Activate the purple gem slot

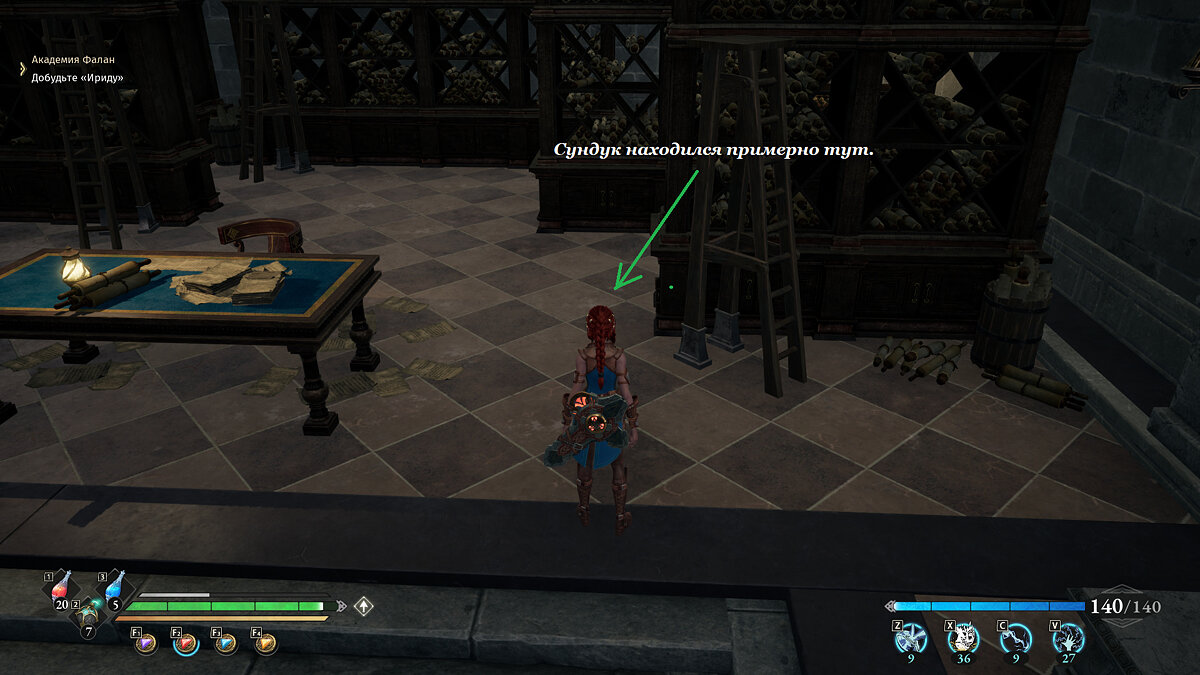tap(148, 645)
